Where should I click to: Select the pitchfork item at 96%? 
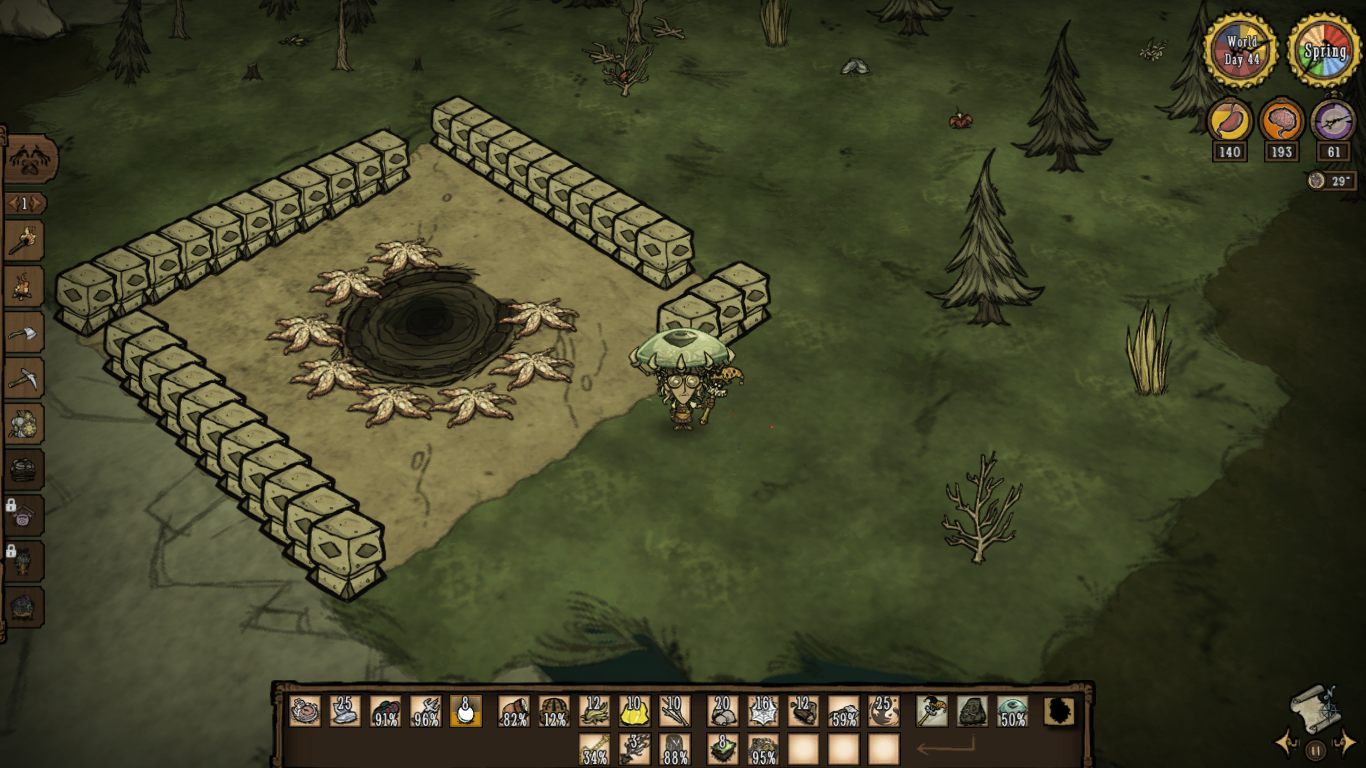(426, 711)
